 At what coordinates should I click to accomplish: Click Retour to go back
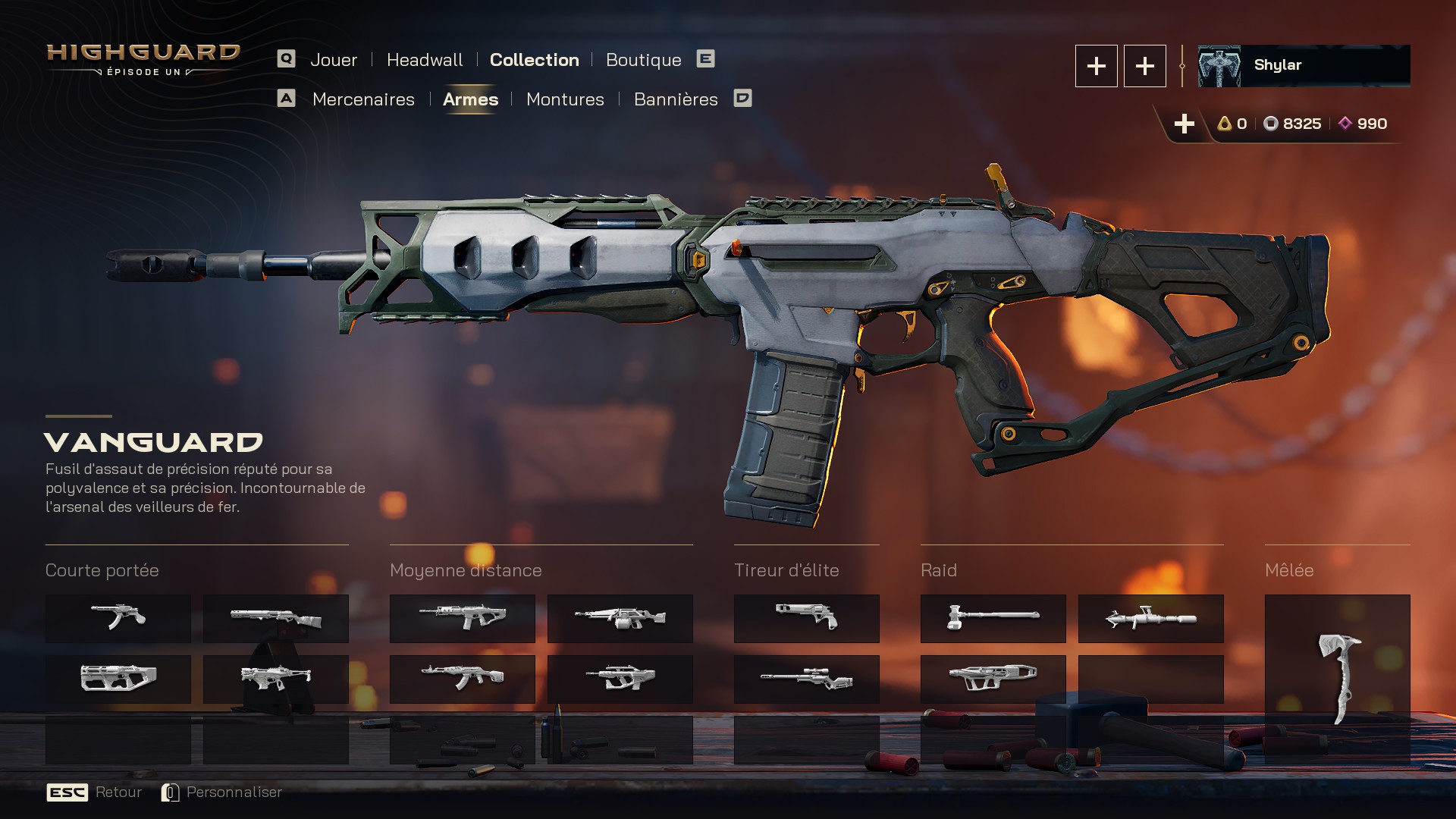118,792
